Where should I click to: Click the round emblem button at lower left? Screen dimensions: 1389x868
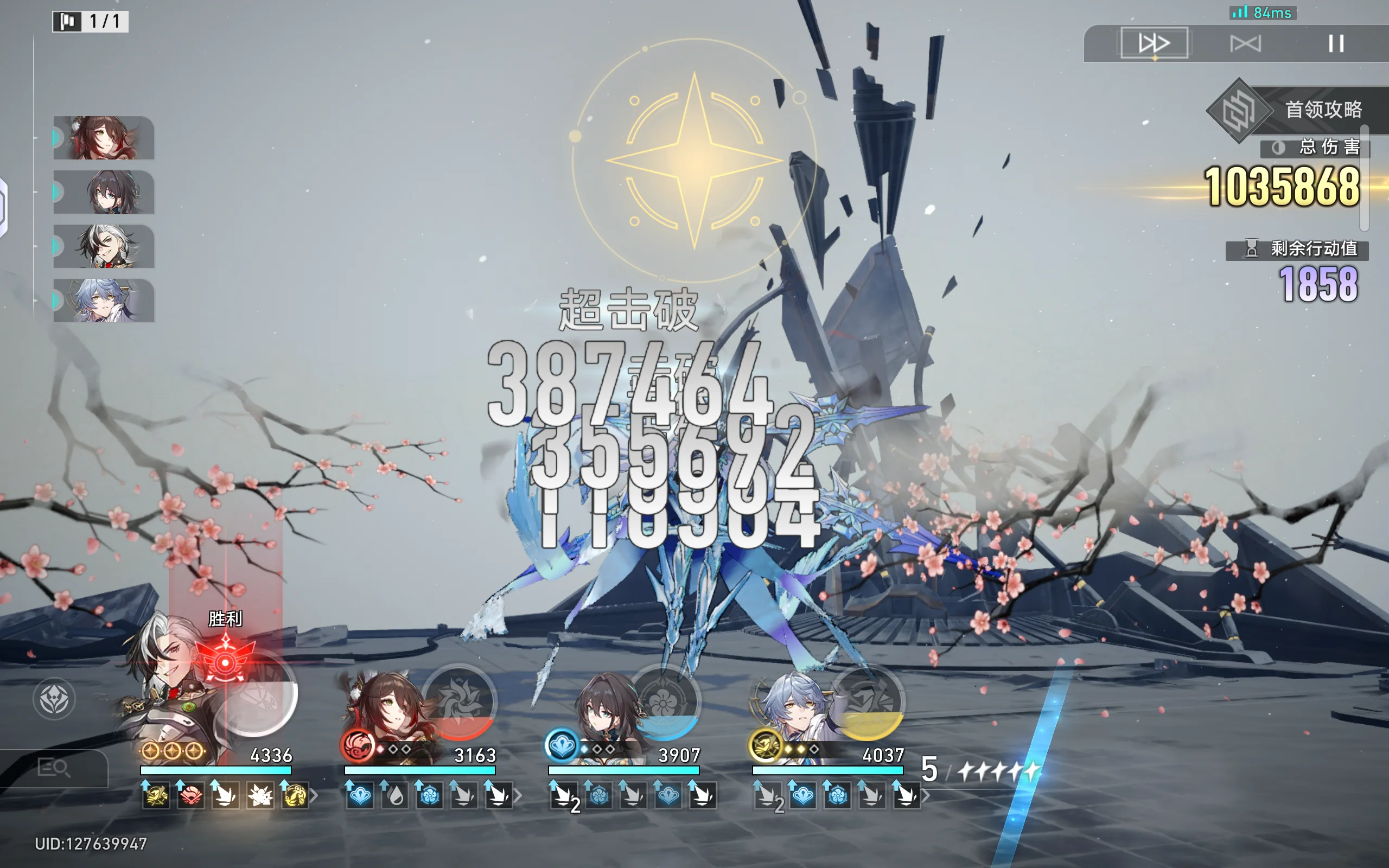coord(54,699)
